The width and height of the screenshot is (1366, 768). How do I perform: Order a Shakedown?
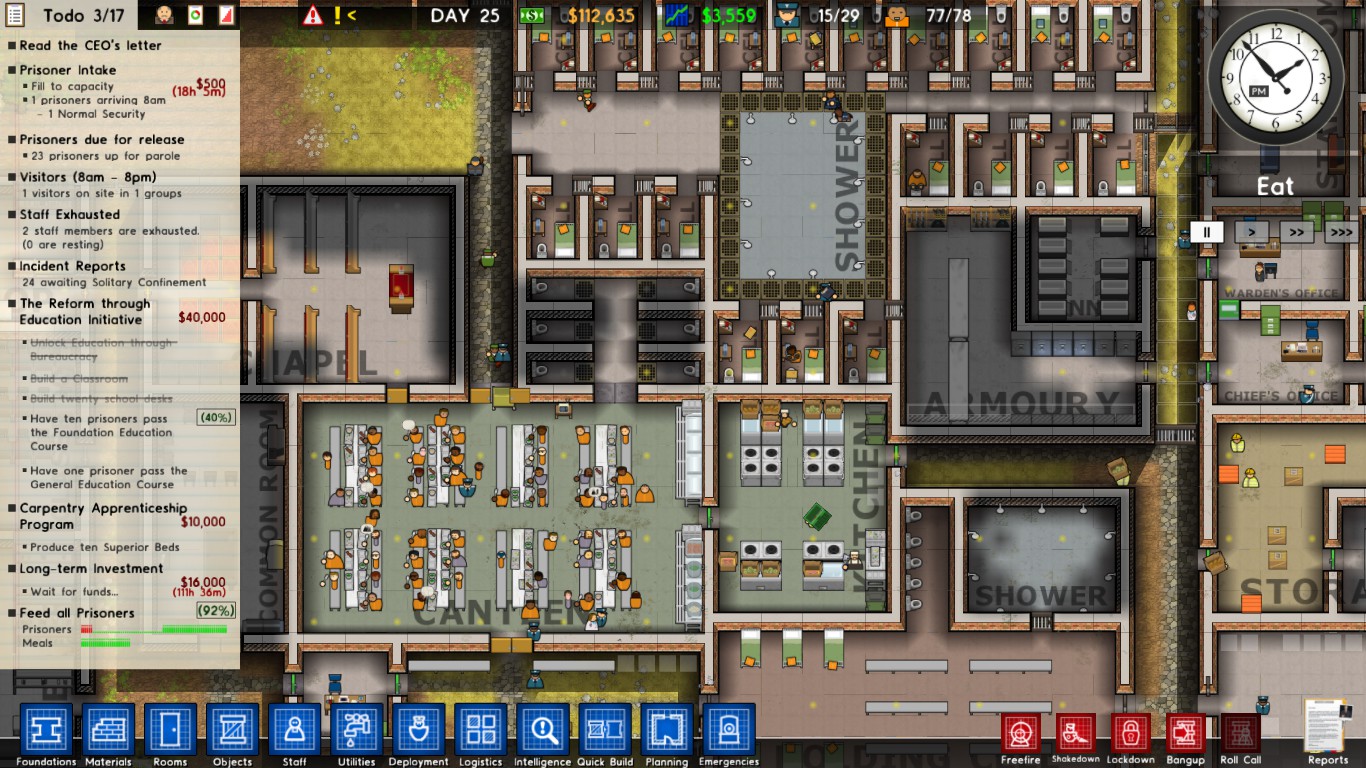pyautogui.click(x=1075, y=735)
